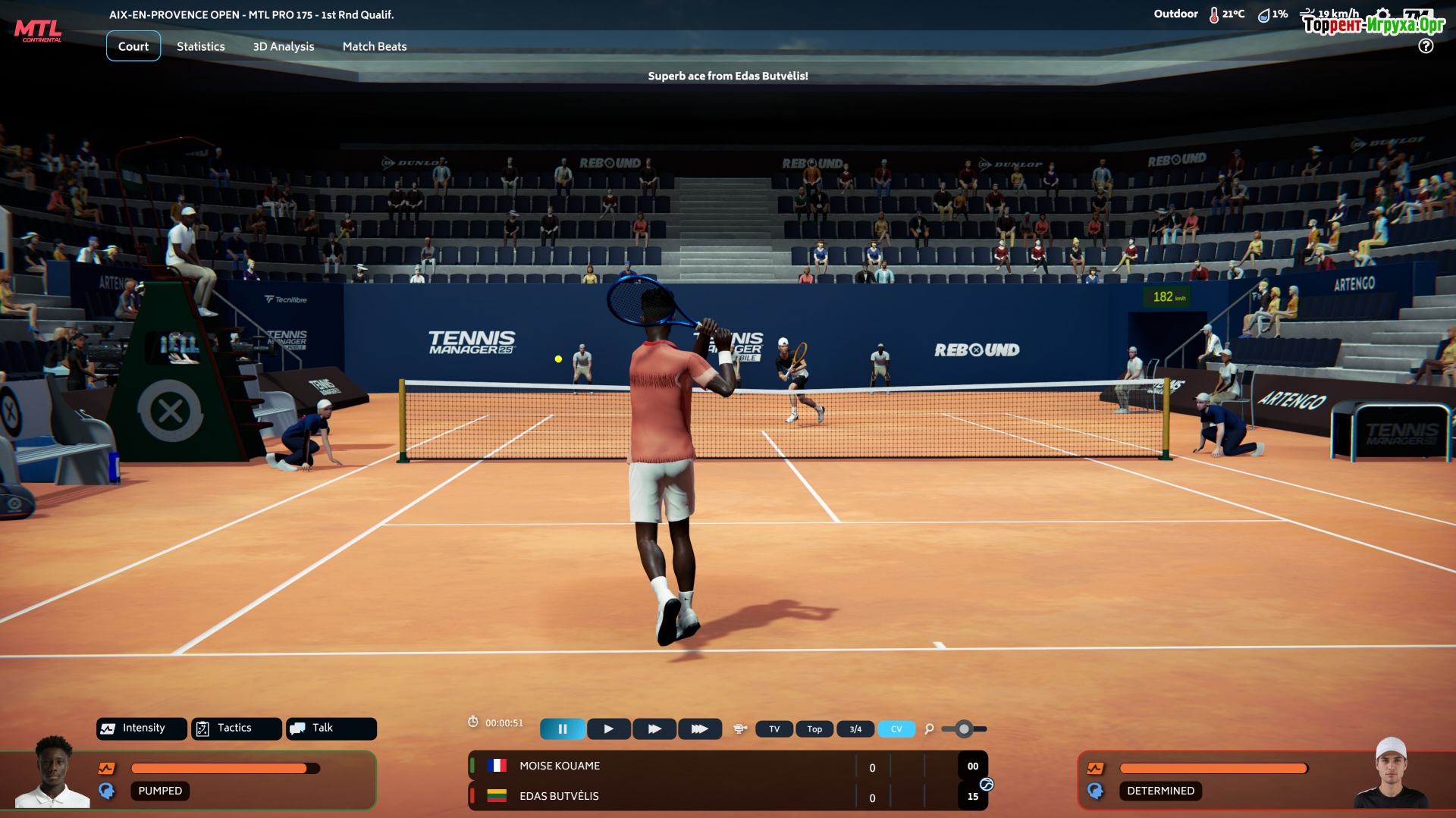Screen dimensions: 1456x818
Task: Click Moise Kouame's player portrait
Action: point(53,773)
